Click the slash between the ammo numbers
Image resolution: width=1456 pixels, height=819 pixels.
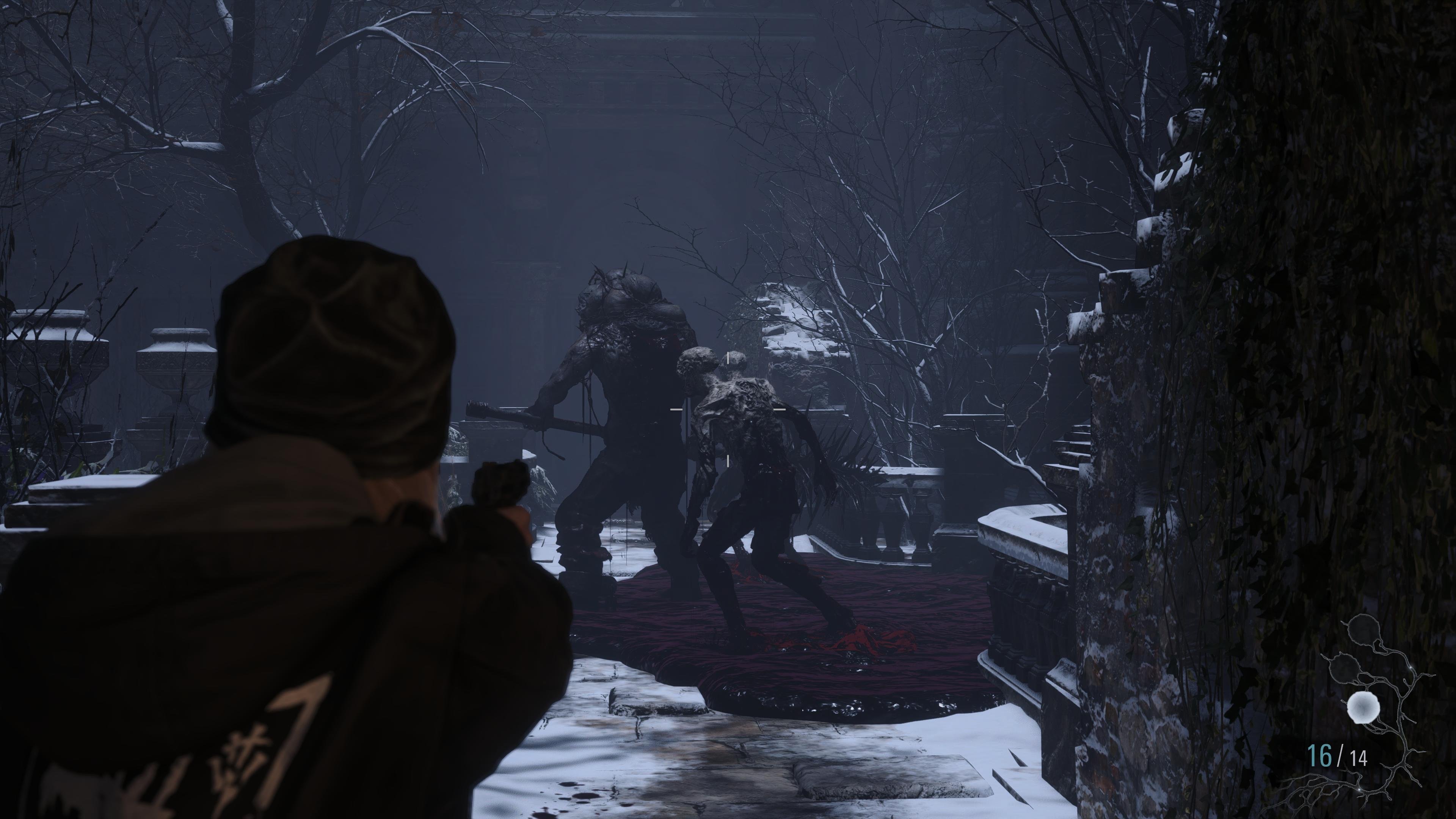1340,756
